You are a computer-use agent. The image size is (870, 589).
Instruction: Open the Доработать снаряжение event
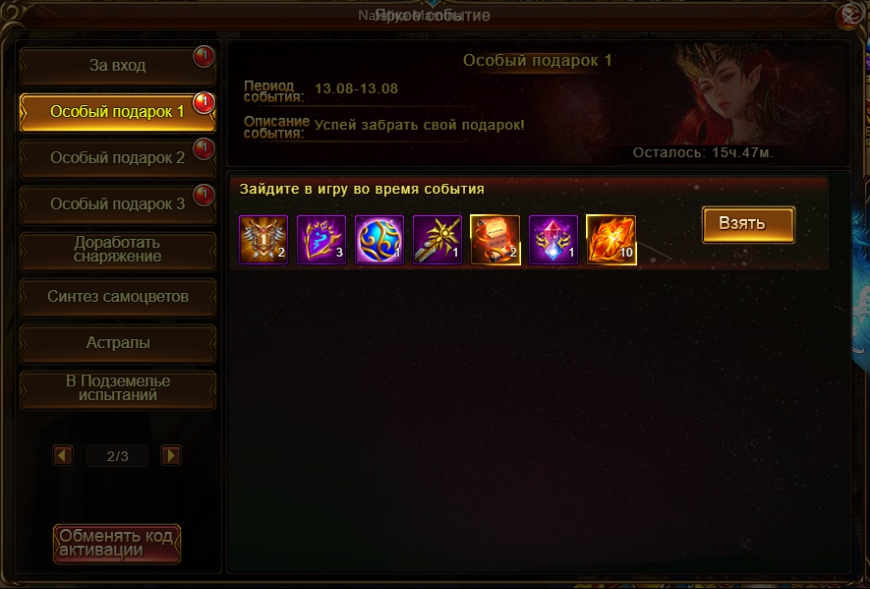117,250
